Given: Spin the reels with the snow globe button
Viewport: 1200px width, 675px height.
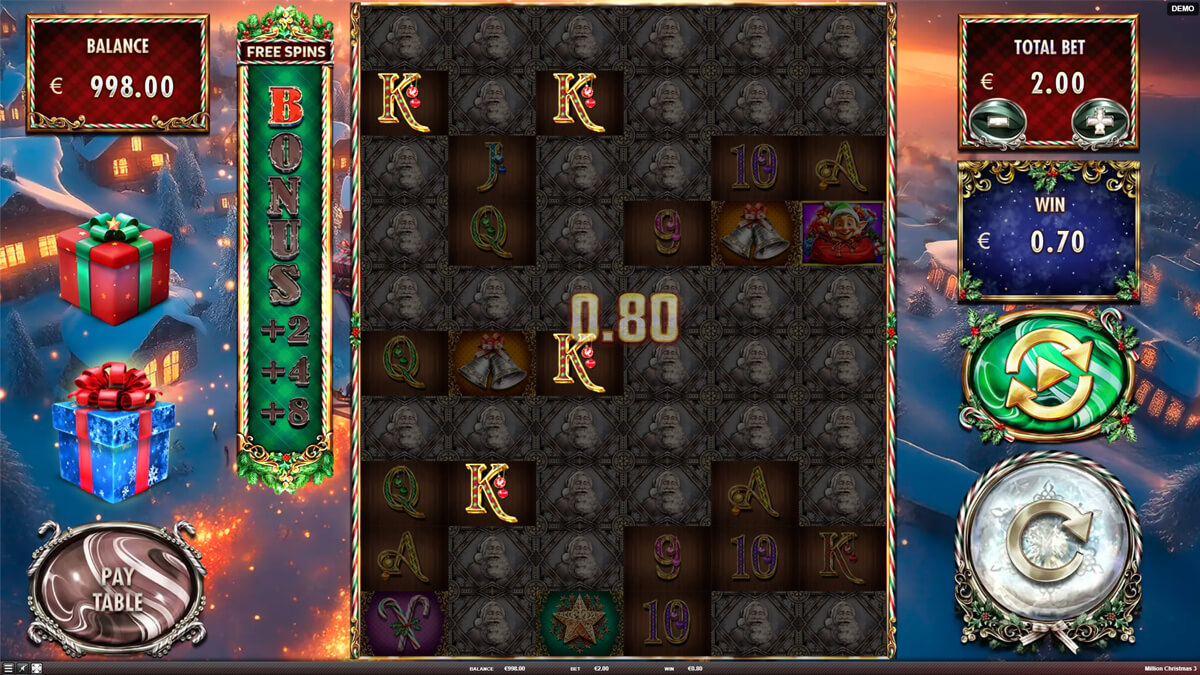Looking at the screenshot, I should pos(1047,550).
